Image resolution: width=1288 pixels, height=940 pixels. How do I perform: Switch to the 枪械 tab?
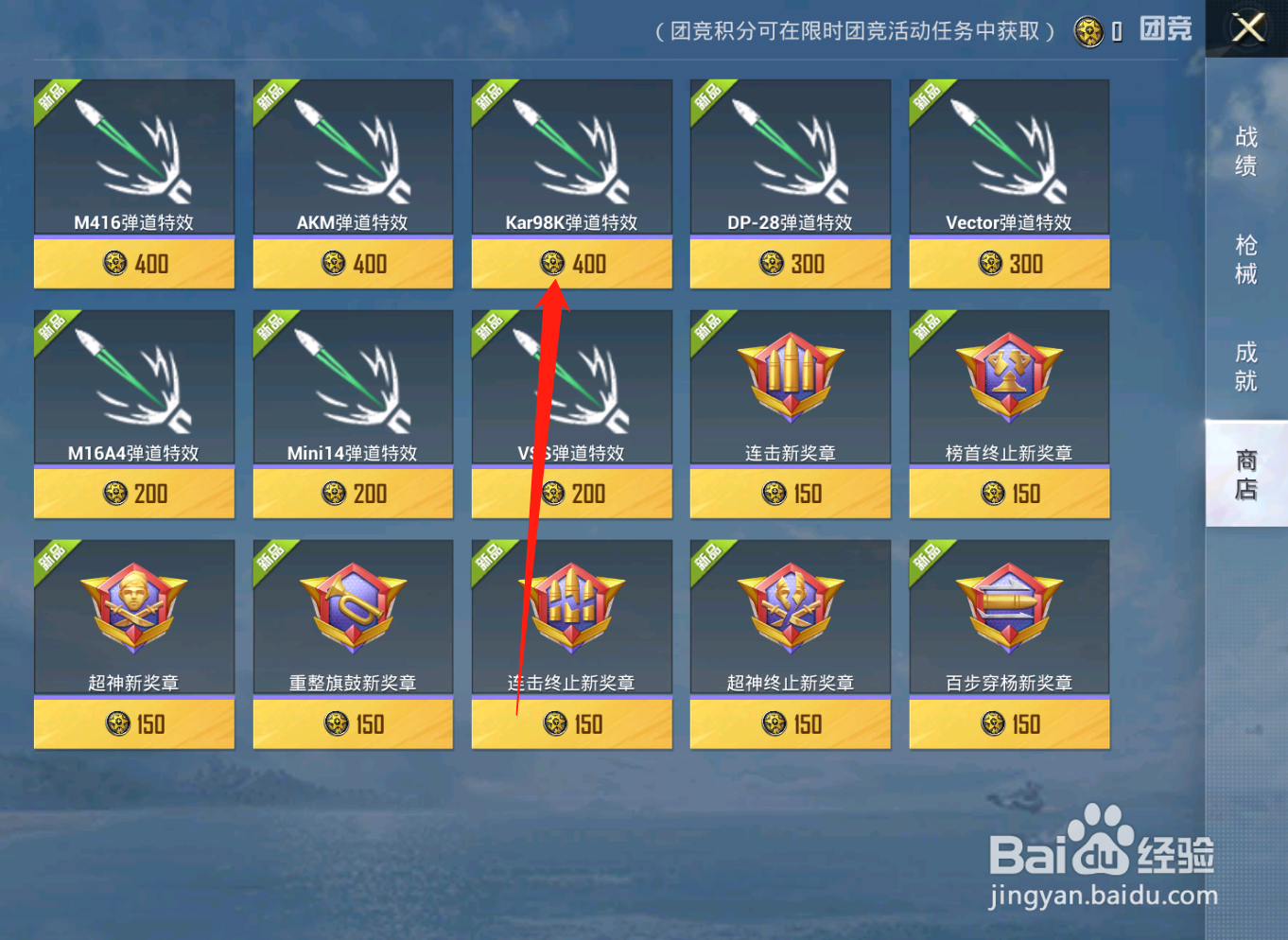(1245, 260)
